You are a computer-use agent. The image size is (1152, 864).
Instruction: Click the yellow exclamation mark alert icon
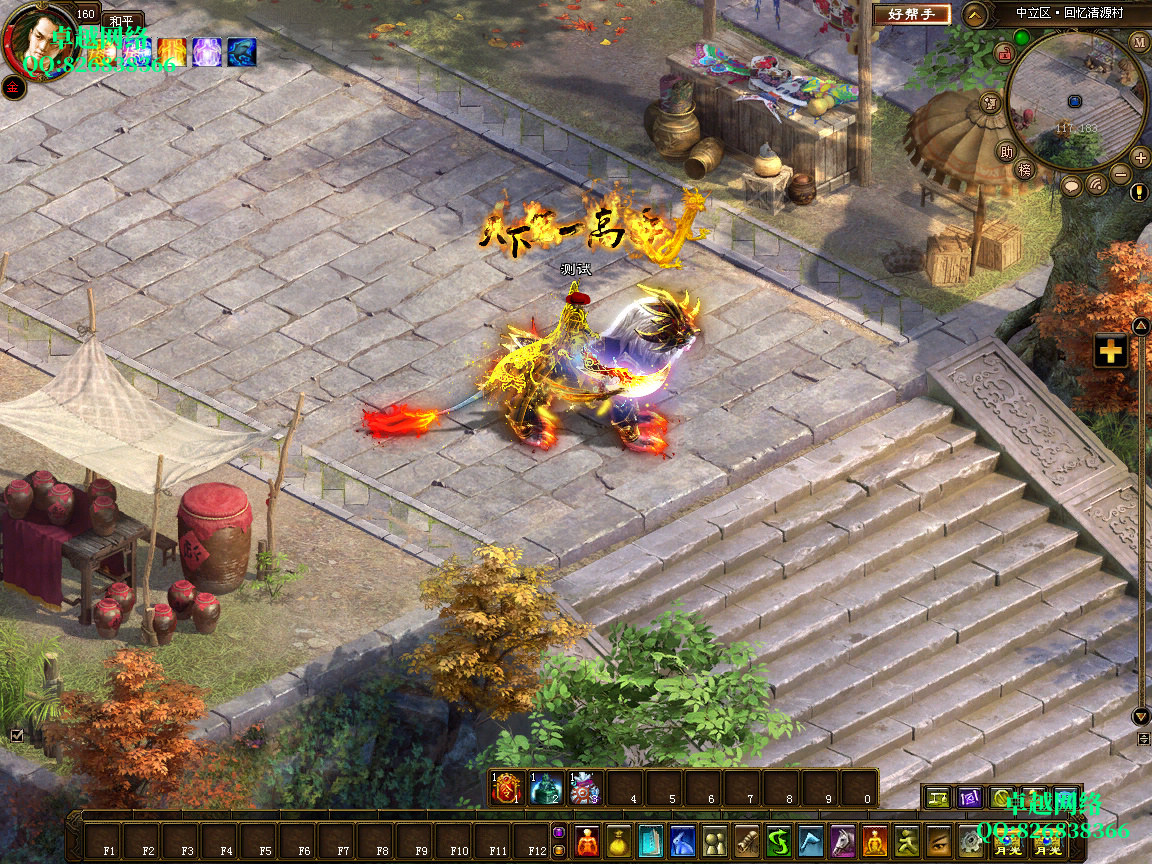tap(1139, 192)
